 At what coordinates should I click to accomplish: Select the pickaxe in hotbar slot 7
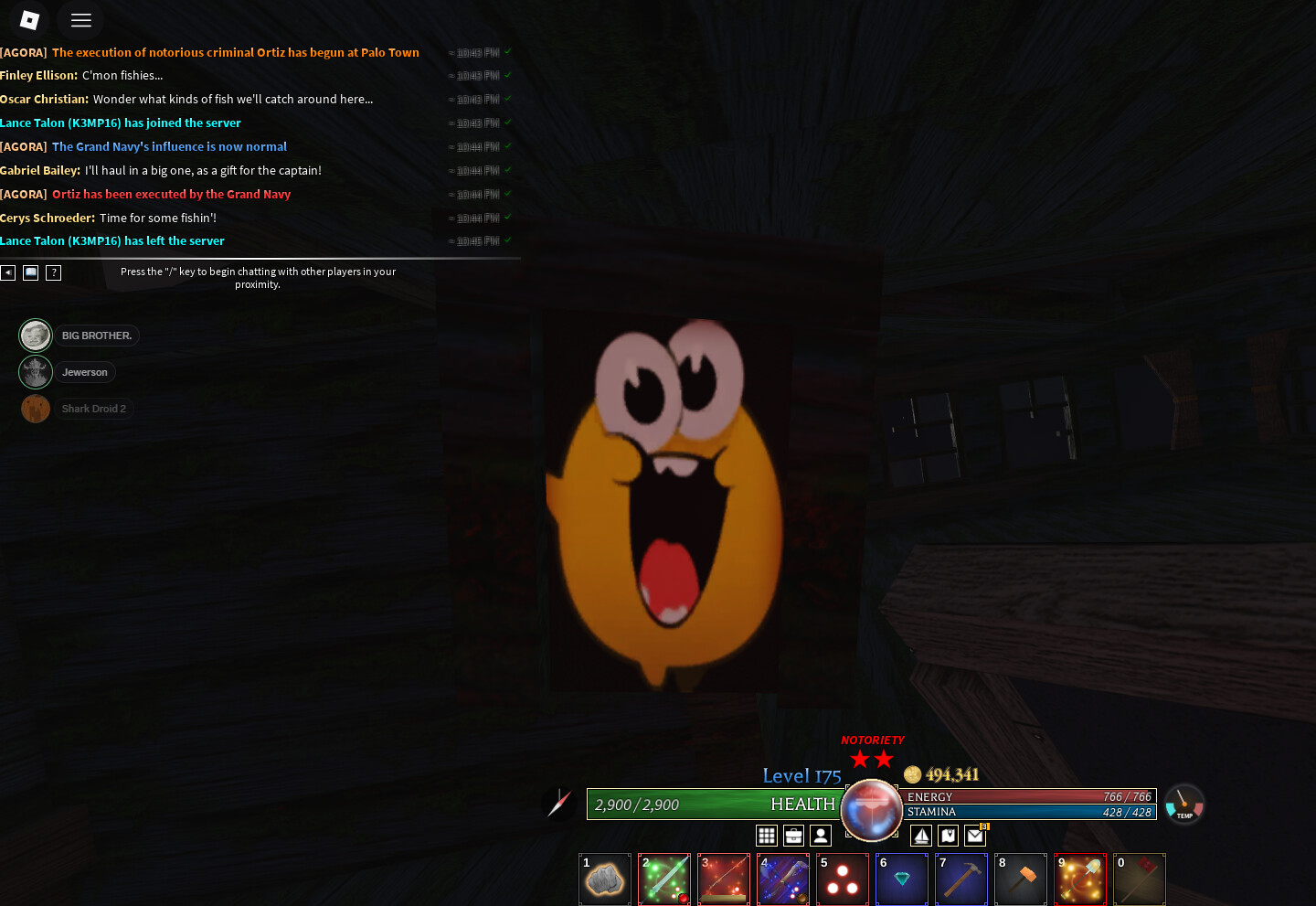tap(961, 879)
